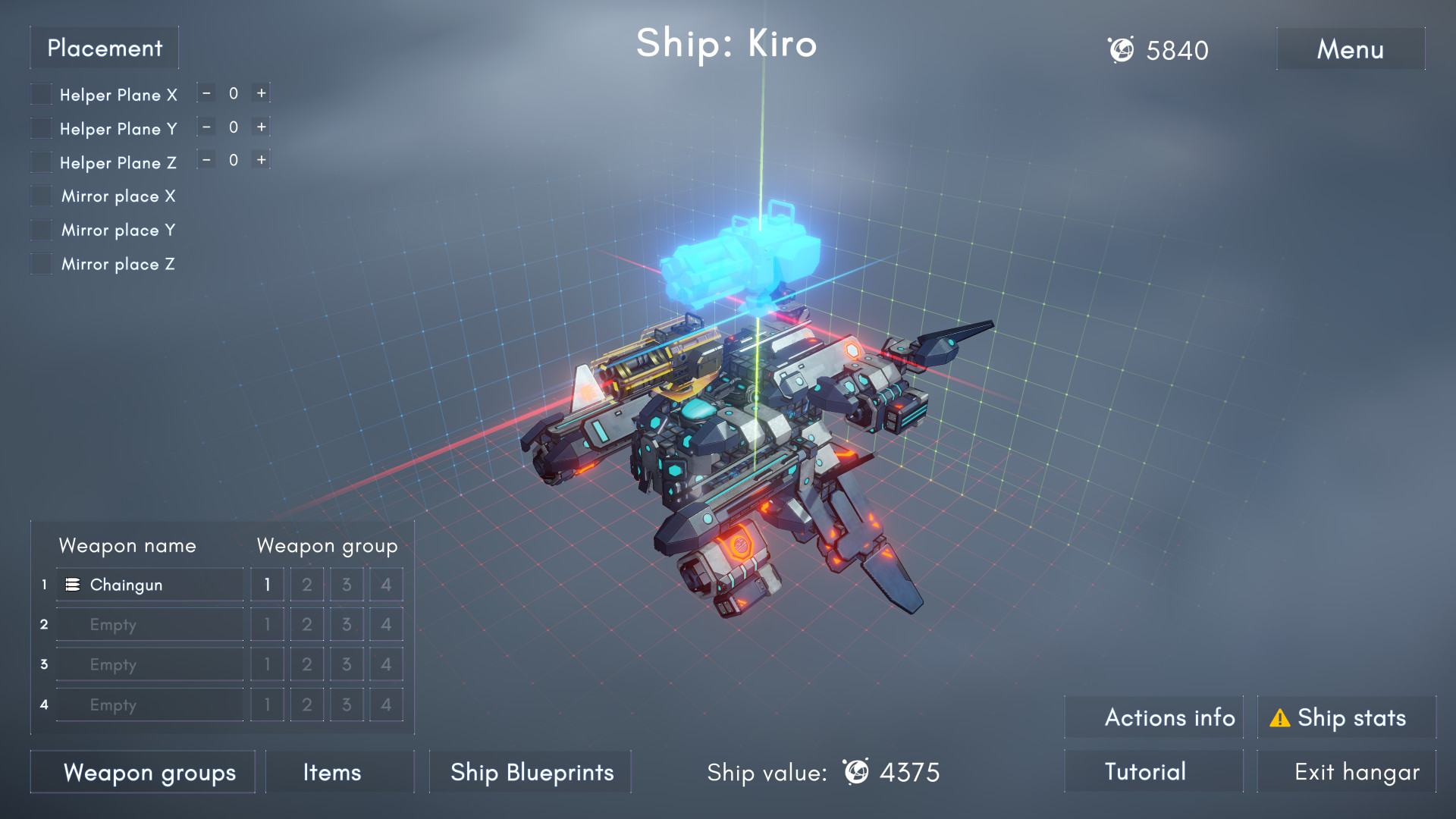This screenshot has height=819, width=1456.
Task: Click the Chaingun bullet icon in weapon slot 1
Action: [72, 584]
